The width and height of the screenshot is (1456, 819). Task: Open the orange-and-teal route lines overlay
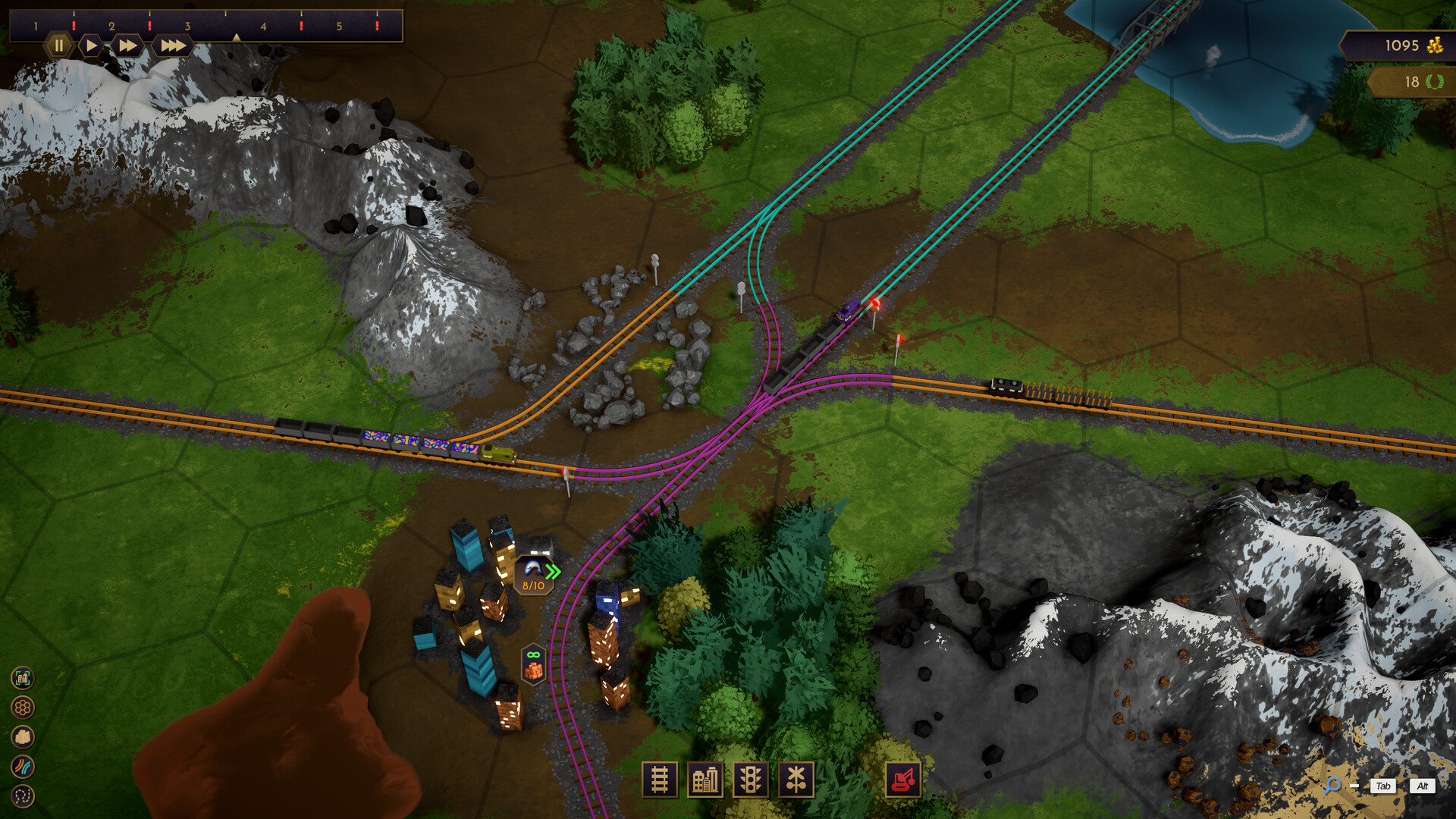tap(22, 764)
